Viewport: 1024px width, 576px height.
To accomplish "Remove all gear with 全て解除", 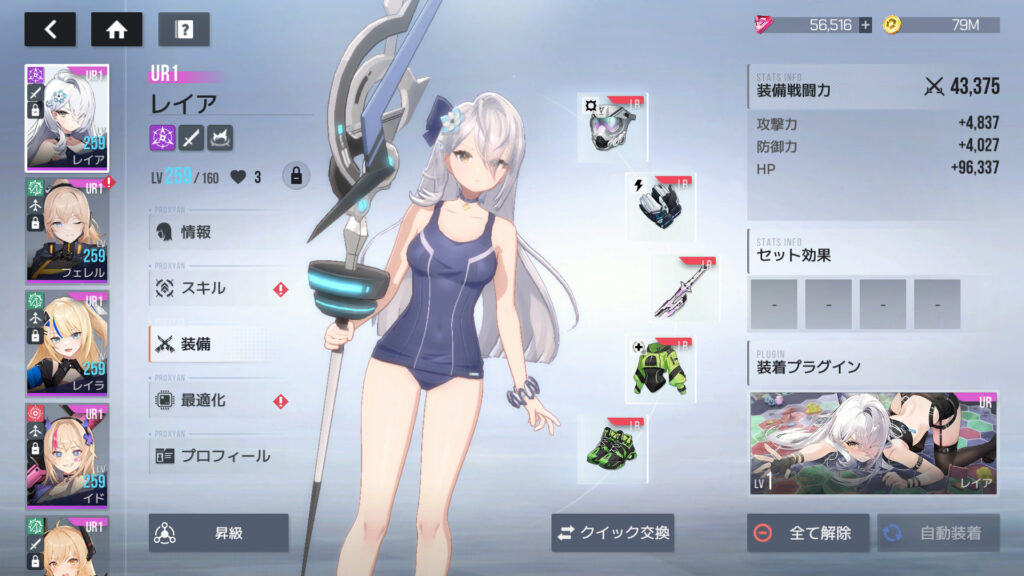I will 807,533.
